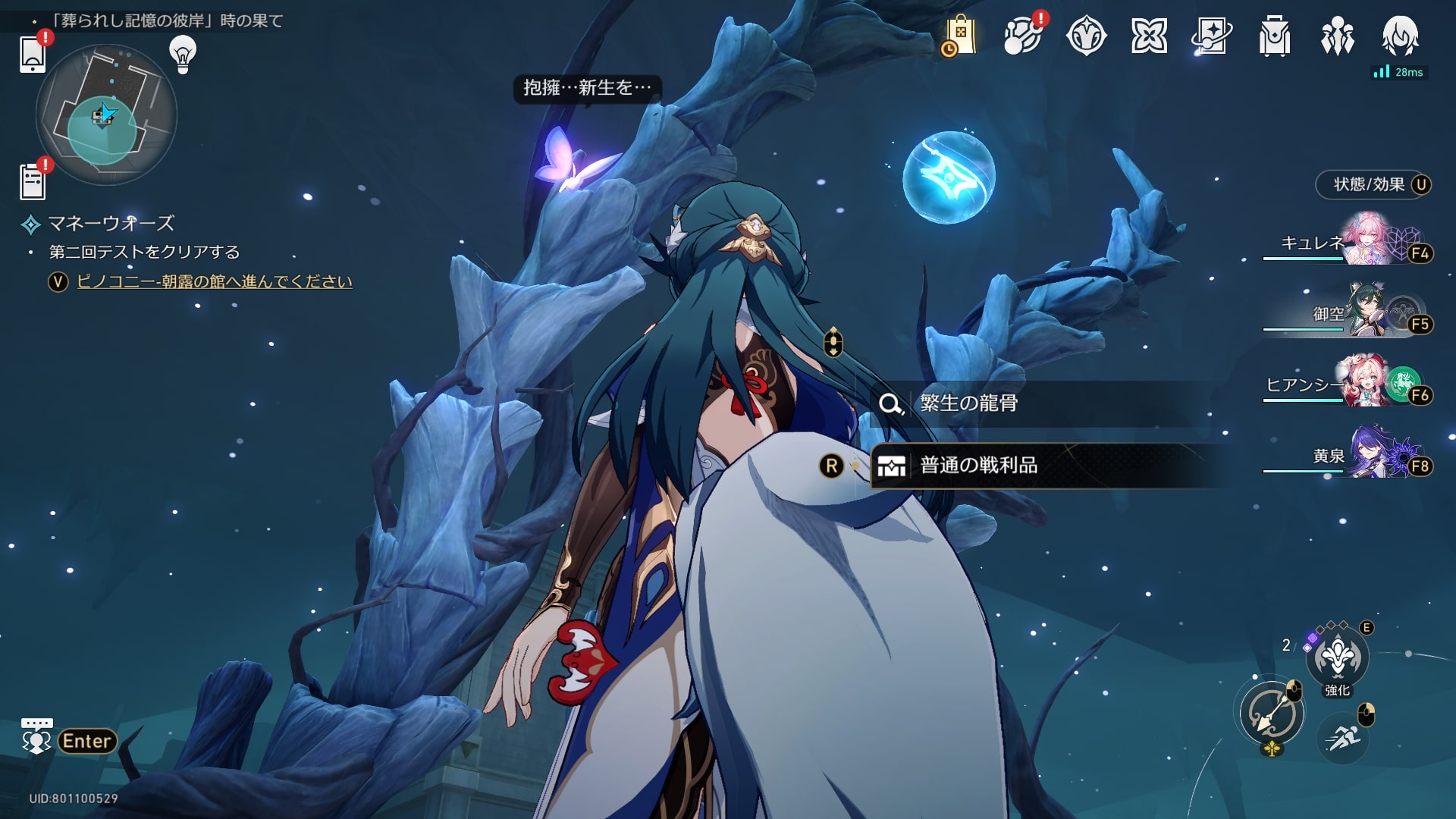Open the shopping bag store icon
Image resolution: width=1456 pixels, height=819 pixels.
959,36
